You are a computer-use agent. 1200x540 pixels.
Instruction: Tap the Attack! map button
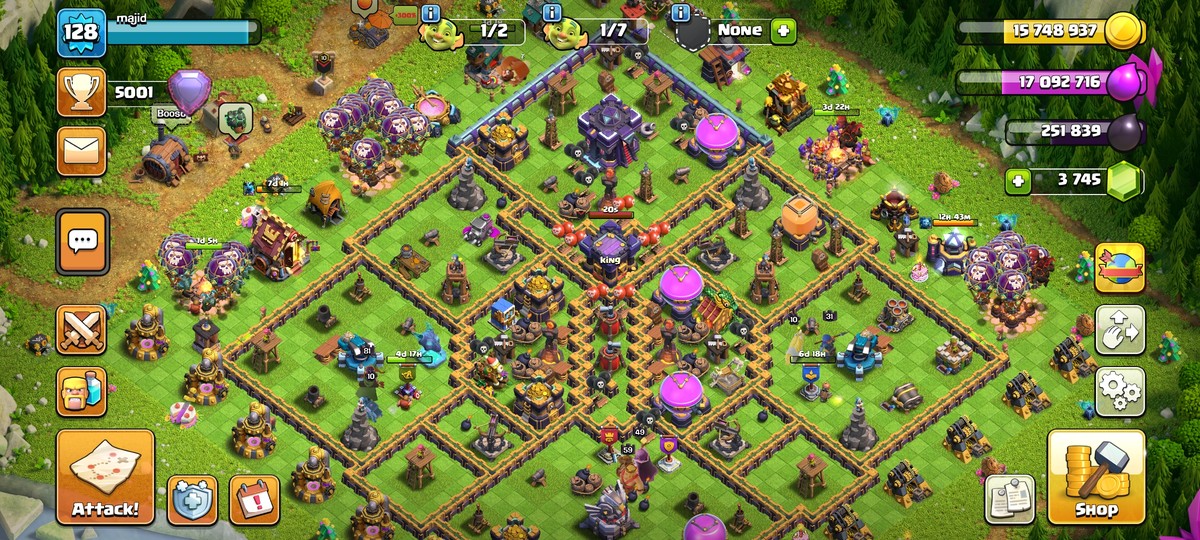(105, 478)
